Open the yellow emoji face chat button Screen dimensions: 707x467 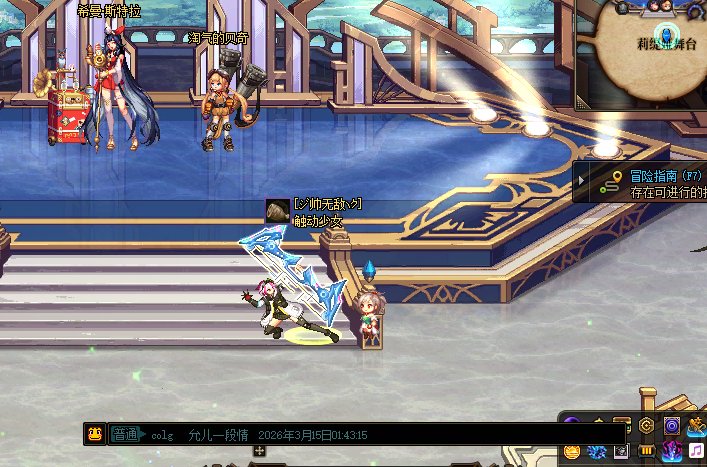(x=95, y=435)
